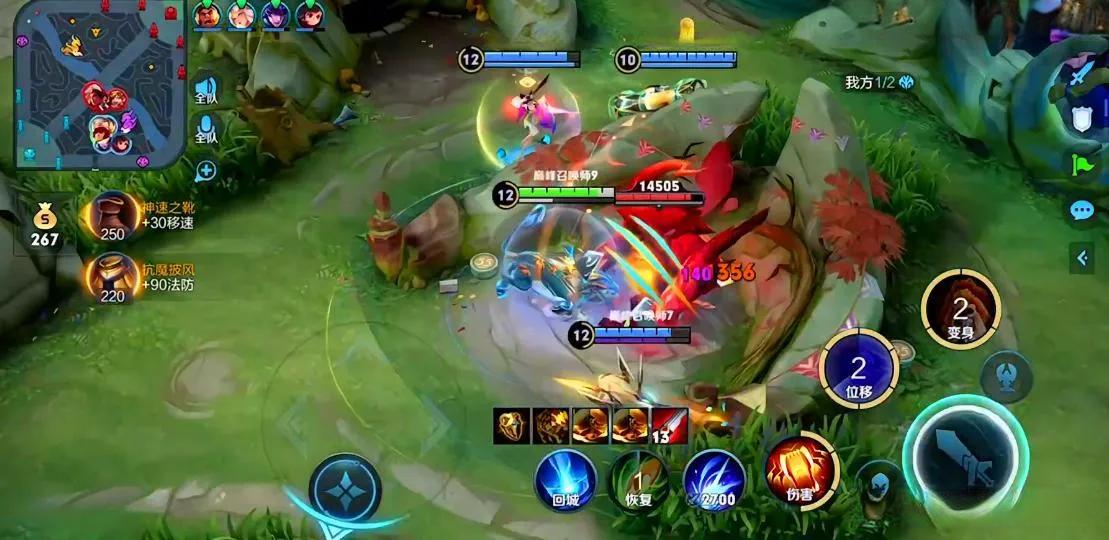The image size is (1109, 540).
Task: Use the 变身 transform skill
Action: (960, 309)
